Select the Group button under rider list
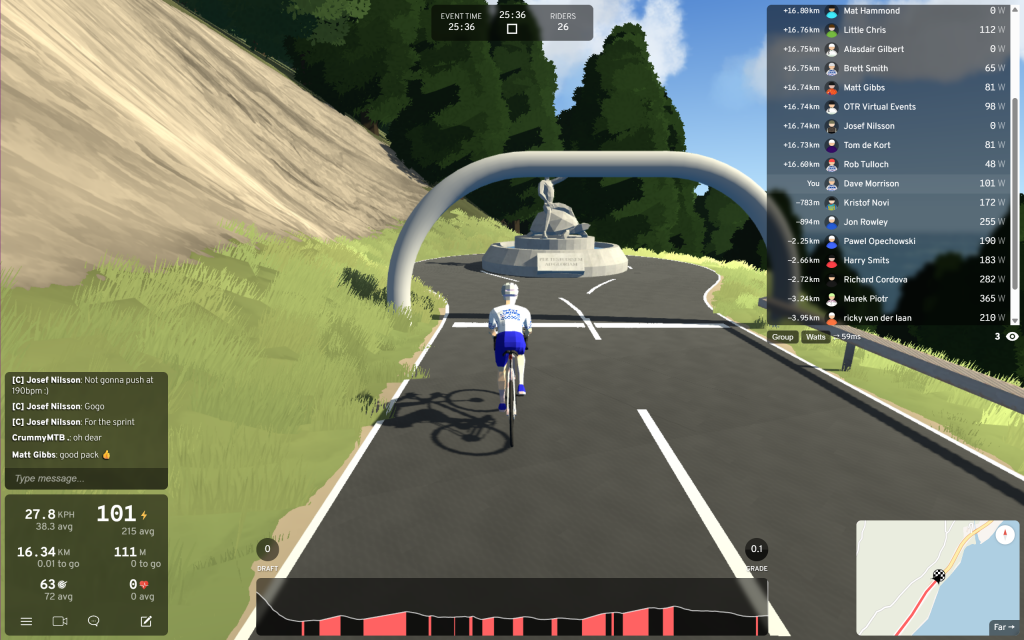Image resolution: width=1024 pixels, height=640 pixels. [x=783, y=337]
